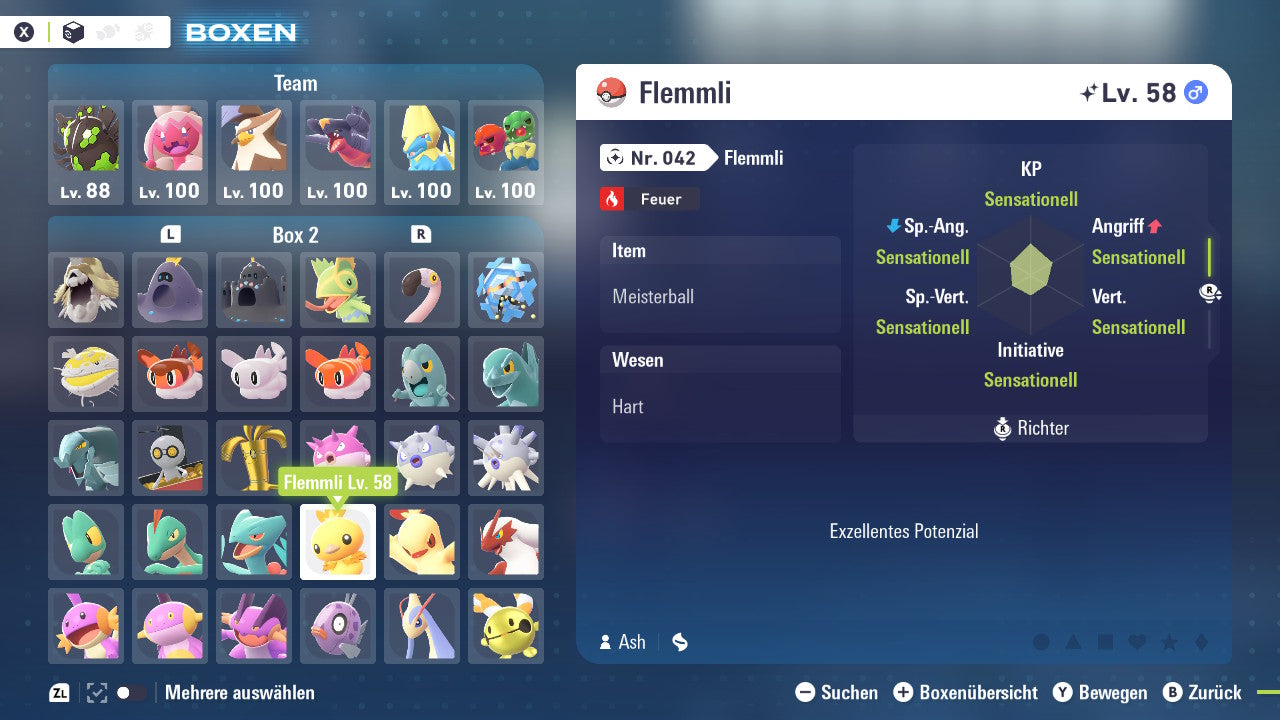This screenshot has width=1280, height=720.
Task: Select the Feuer type badge
Action: point(649,198)
